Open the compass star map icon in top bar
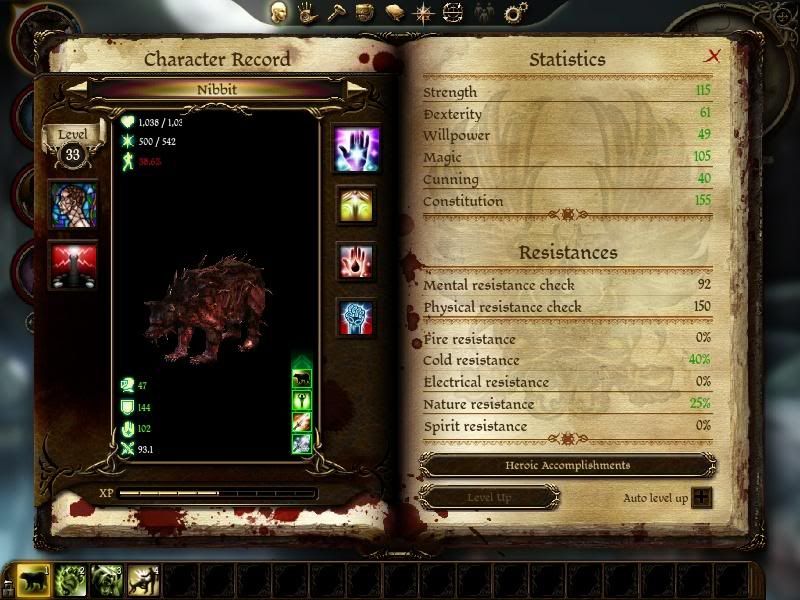The image size is (800, 600). pyautogui.click(x=424, y=13)
